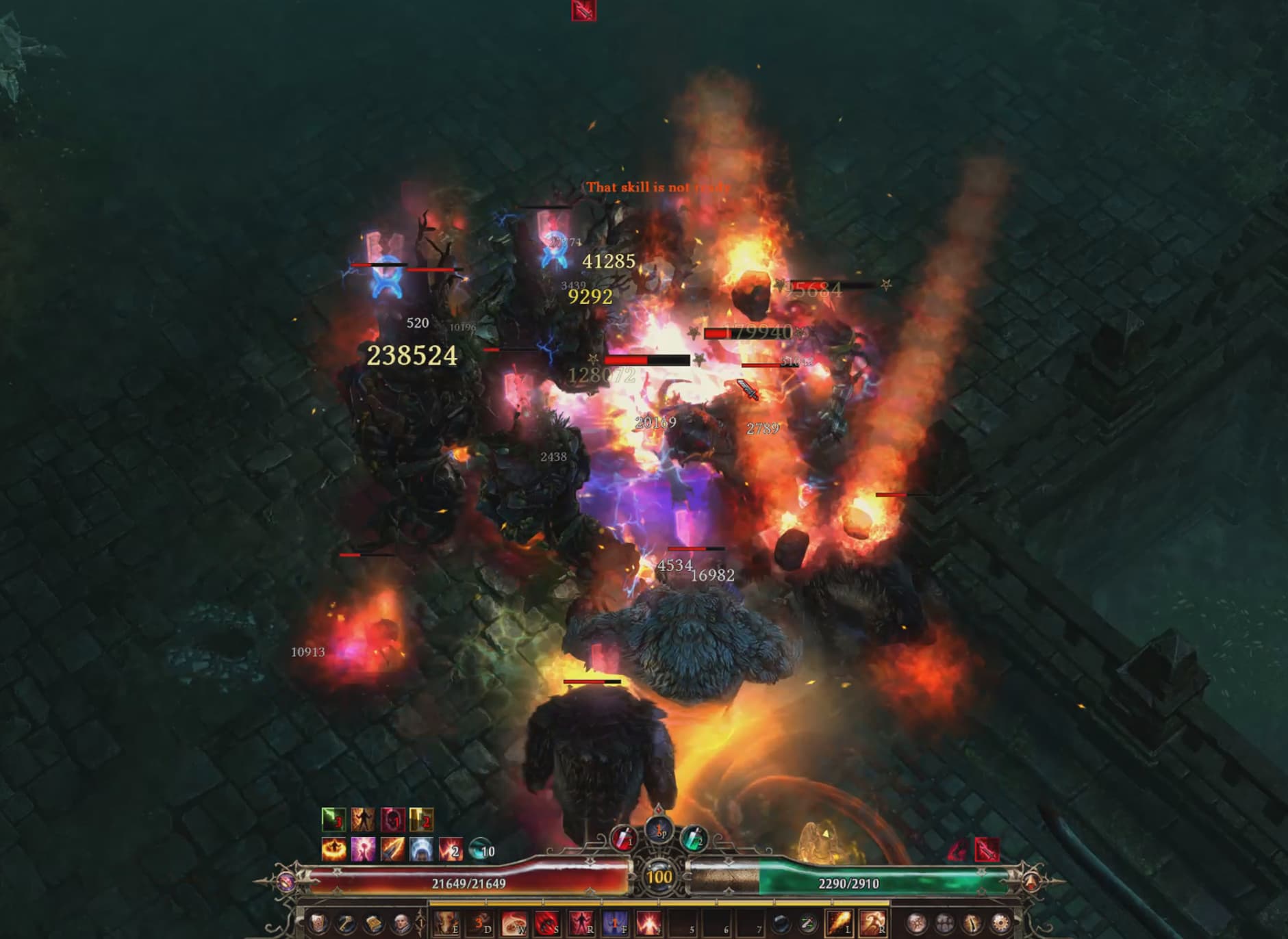1288x939 pixels.
Task: Open the golden key button
Action: (x=346, y=924)
